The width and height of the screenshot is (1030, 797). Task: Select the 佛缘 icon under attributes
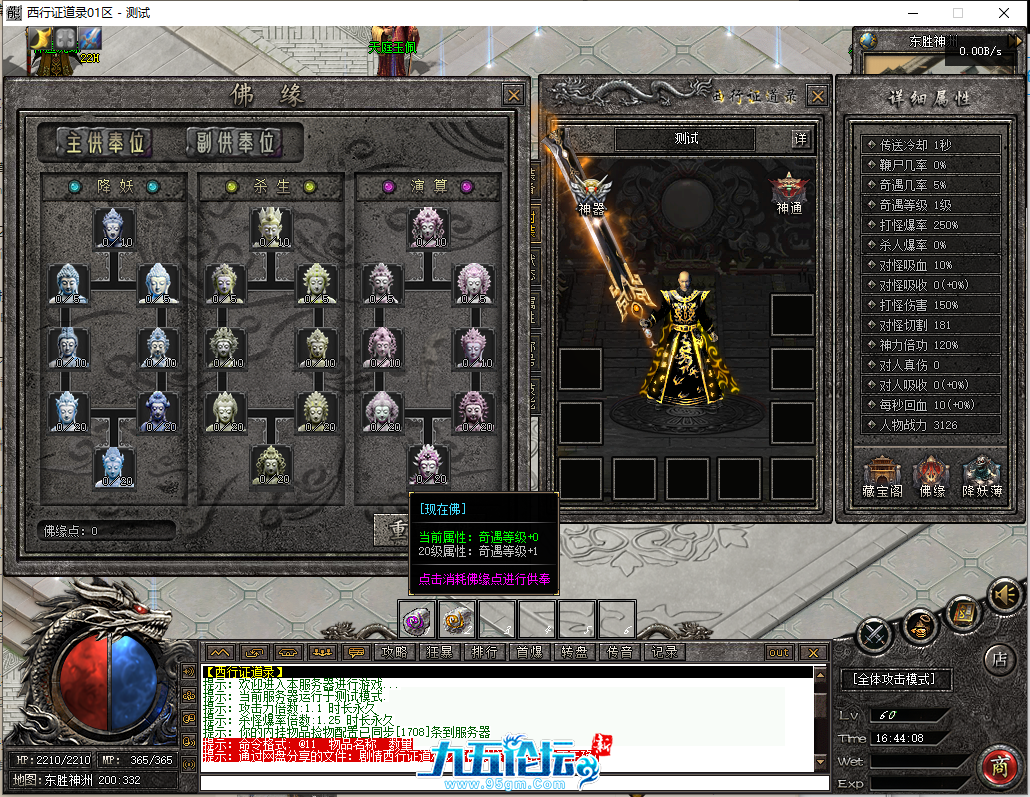click(x=932, y=476)
